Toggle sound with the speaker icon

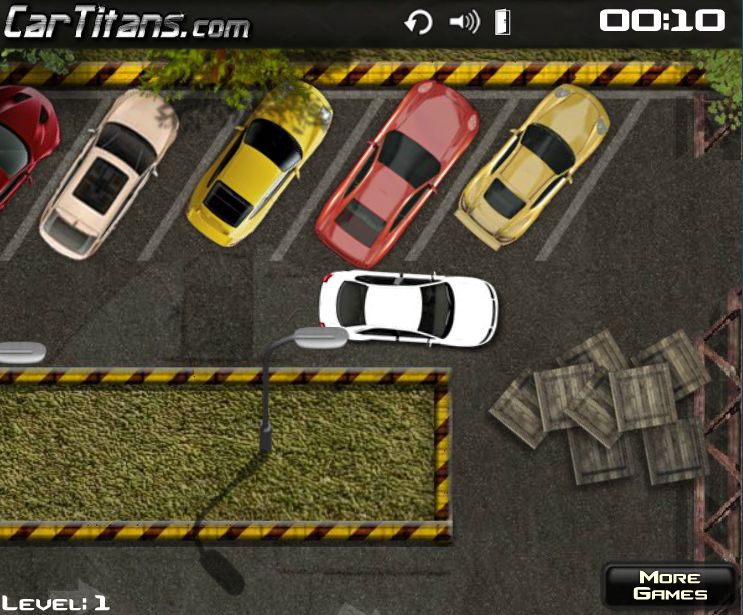pyautogui.click(x=464, y=22)
